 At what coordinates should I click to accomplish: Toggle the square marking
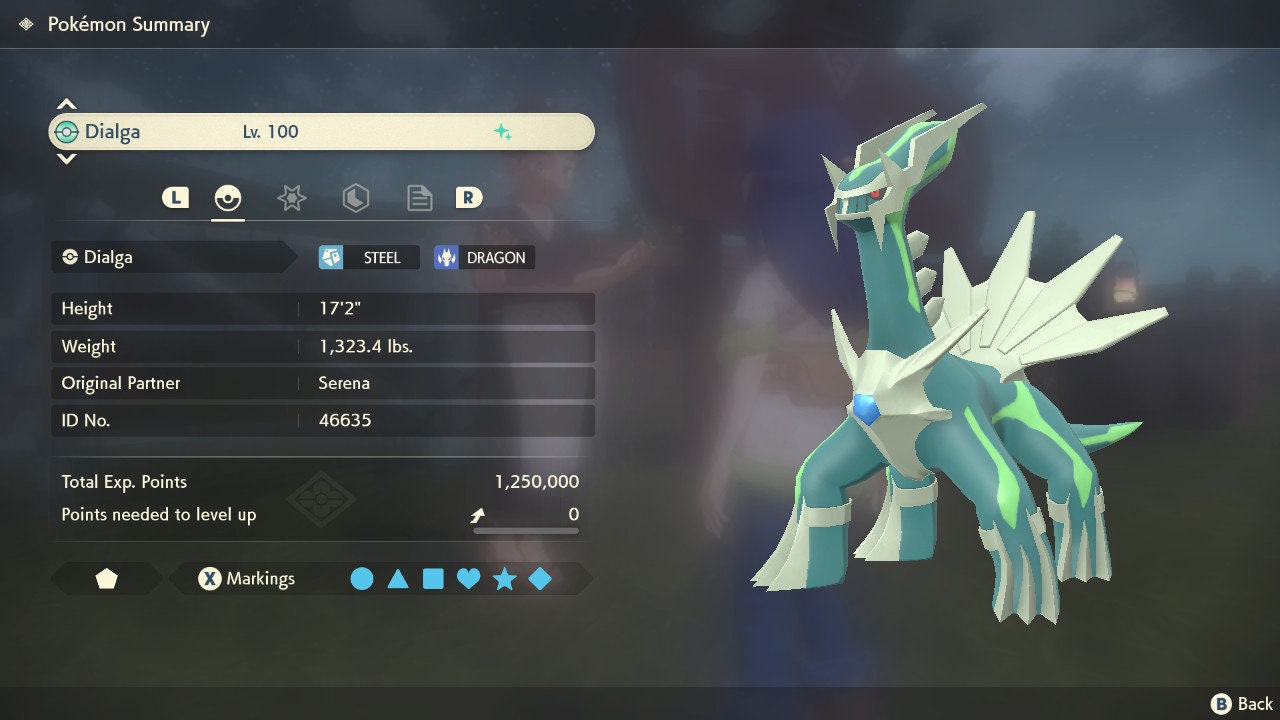pos(433,579)
